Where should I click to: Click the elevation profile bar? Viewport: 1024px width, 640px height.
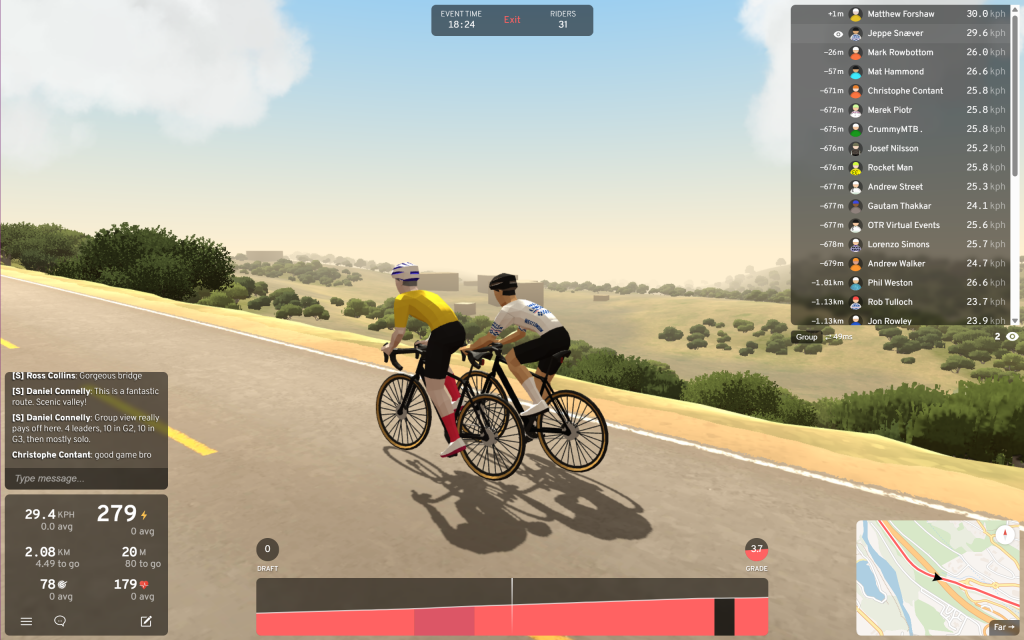coord(512,606)
